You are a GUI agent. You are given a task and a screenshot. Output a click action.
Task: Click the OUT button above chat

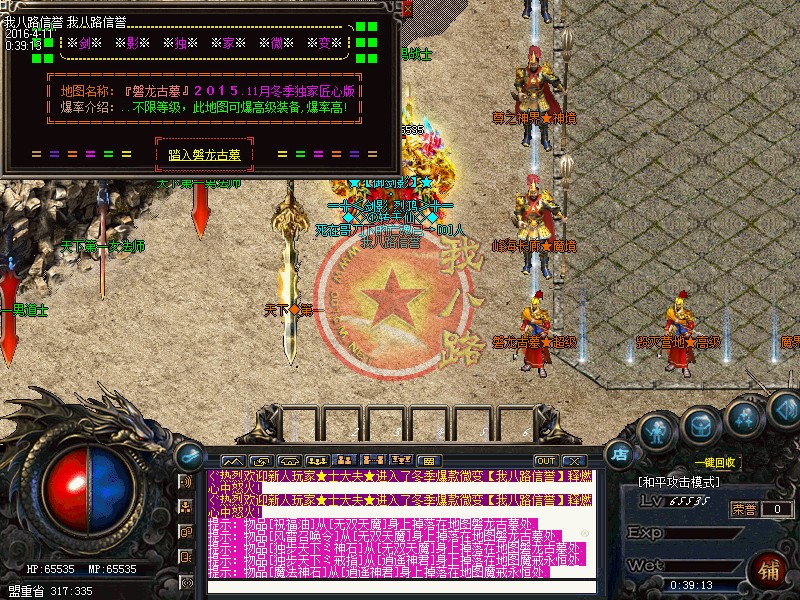pos(545,461)
